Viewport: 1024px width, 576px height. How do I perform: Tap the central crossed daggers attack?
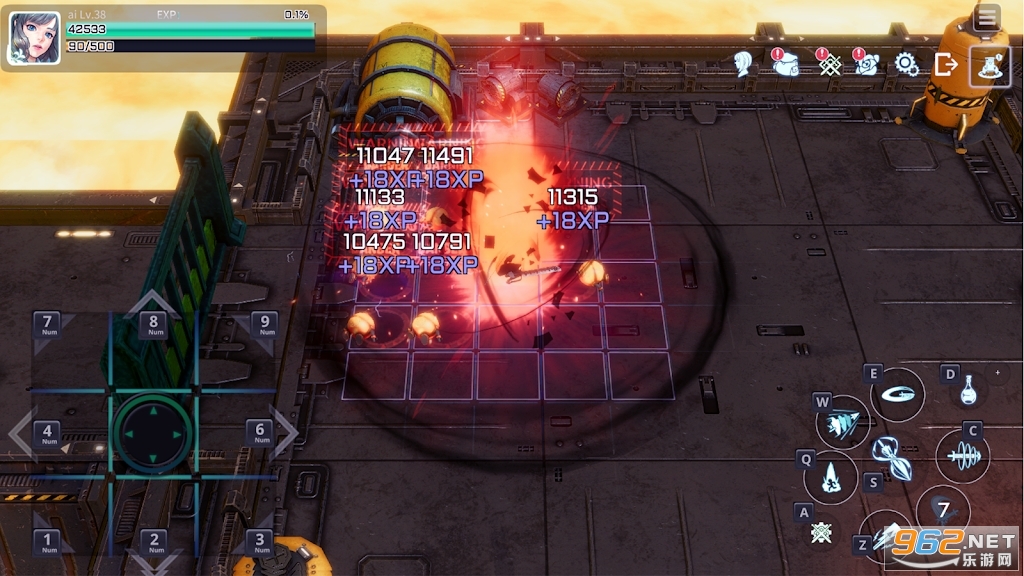[x=890, y=458]
